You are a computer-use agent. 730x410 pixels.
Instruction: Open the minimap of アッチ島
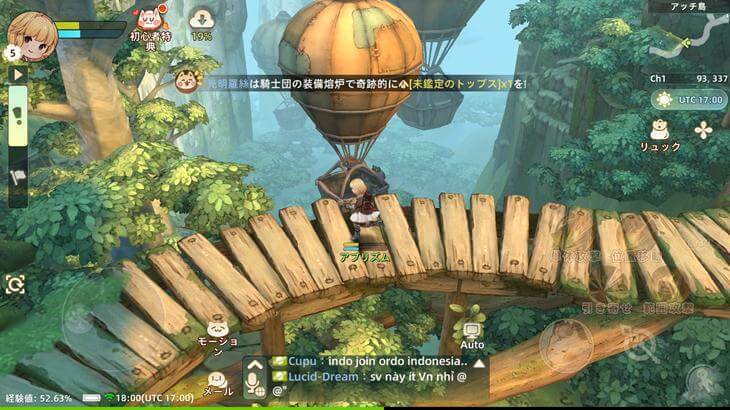(686, 39)
